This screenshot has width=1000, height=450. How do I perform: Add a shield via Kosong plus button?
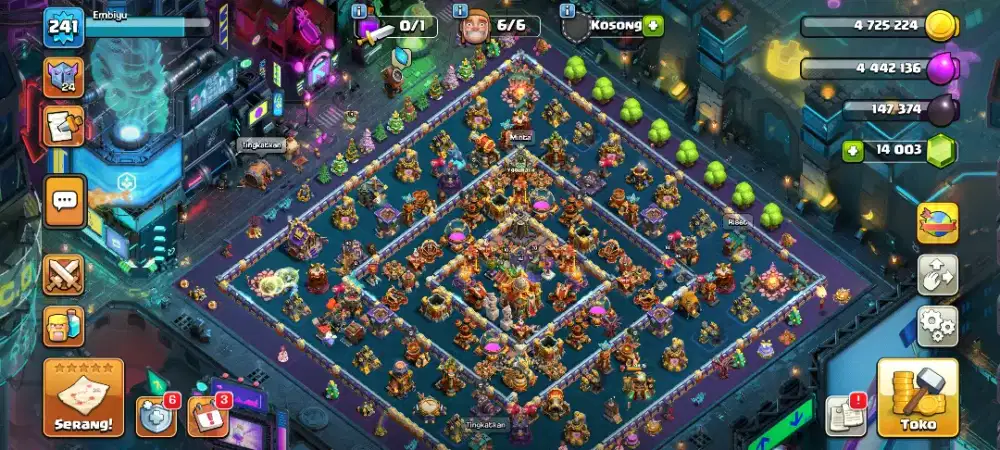[x=653, y=27]
